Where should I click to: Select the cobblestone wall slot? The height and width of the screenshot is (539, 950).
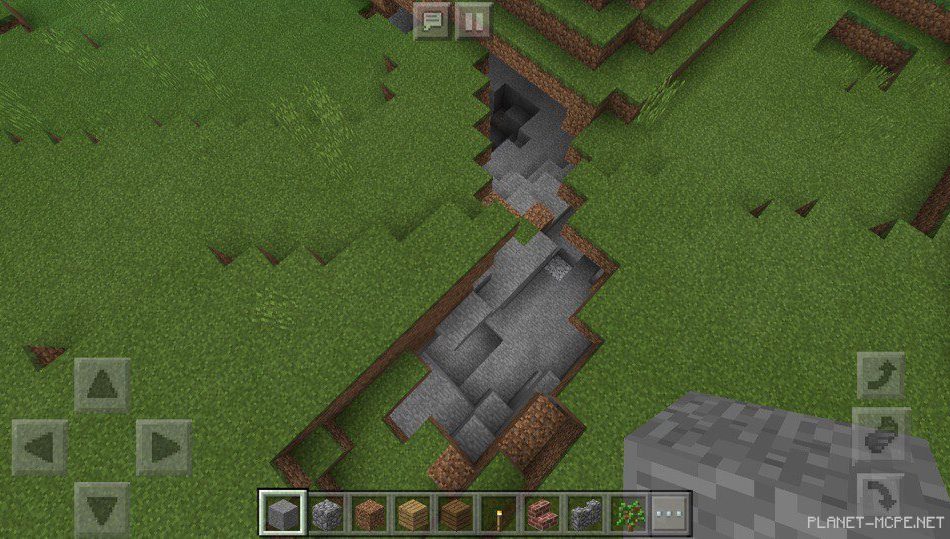tap(584, 514)
